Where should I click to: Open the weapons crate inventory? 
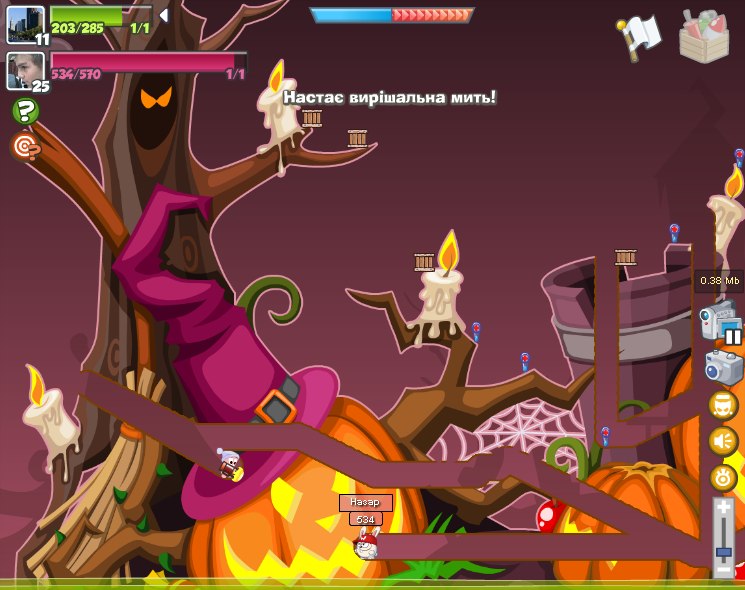704,36
